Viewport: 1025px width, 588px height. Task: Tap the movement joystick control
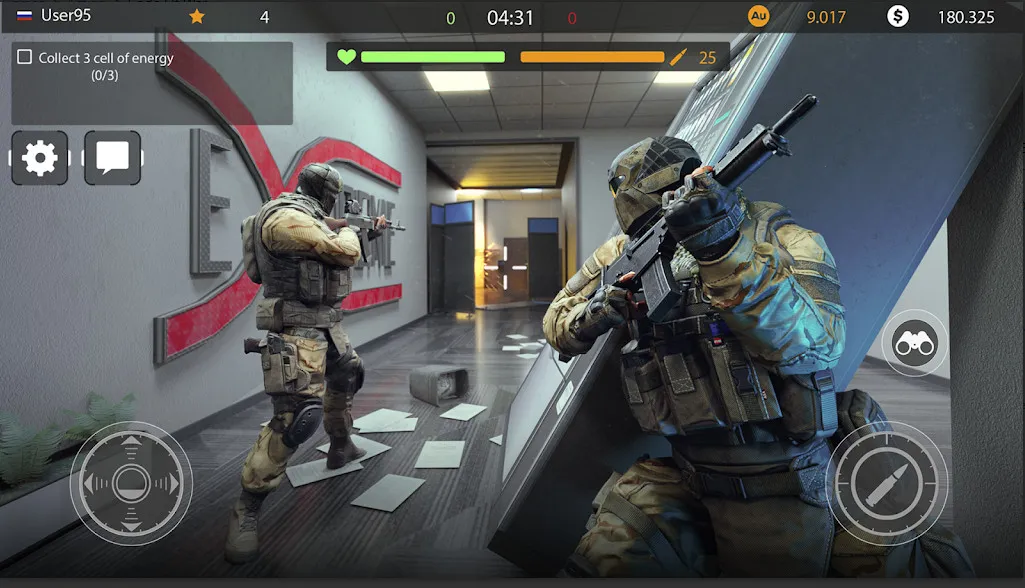coord(130,484)
